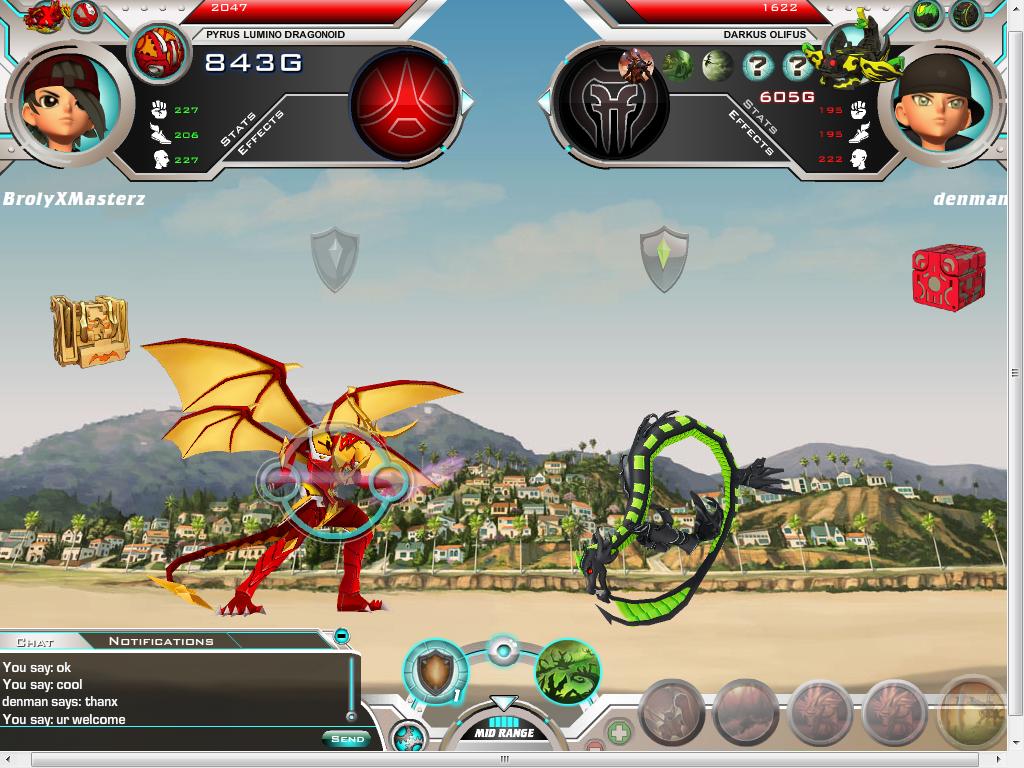Click the glowing green diamond shield icon
Image resolution: width=1024 pixels, height=768 pixels.
pyautogui.click(x=664, y=258)
